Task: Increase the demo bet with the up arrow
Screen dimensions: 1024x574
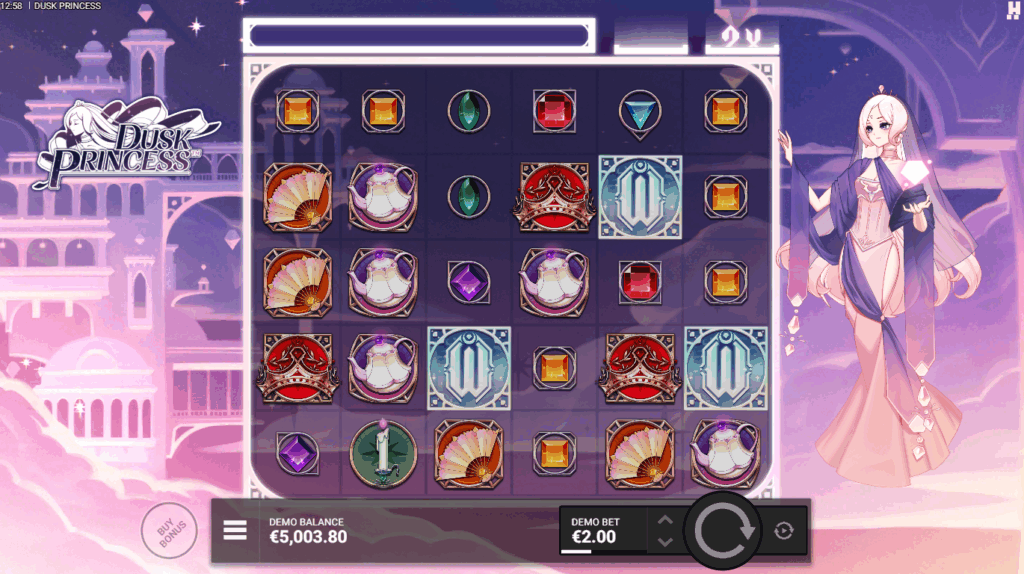Action: pos(665,520)
